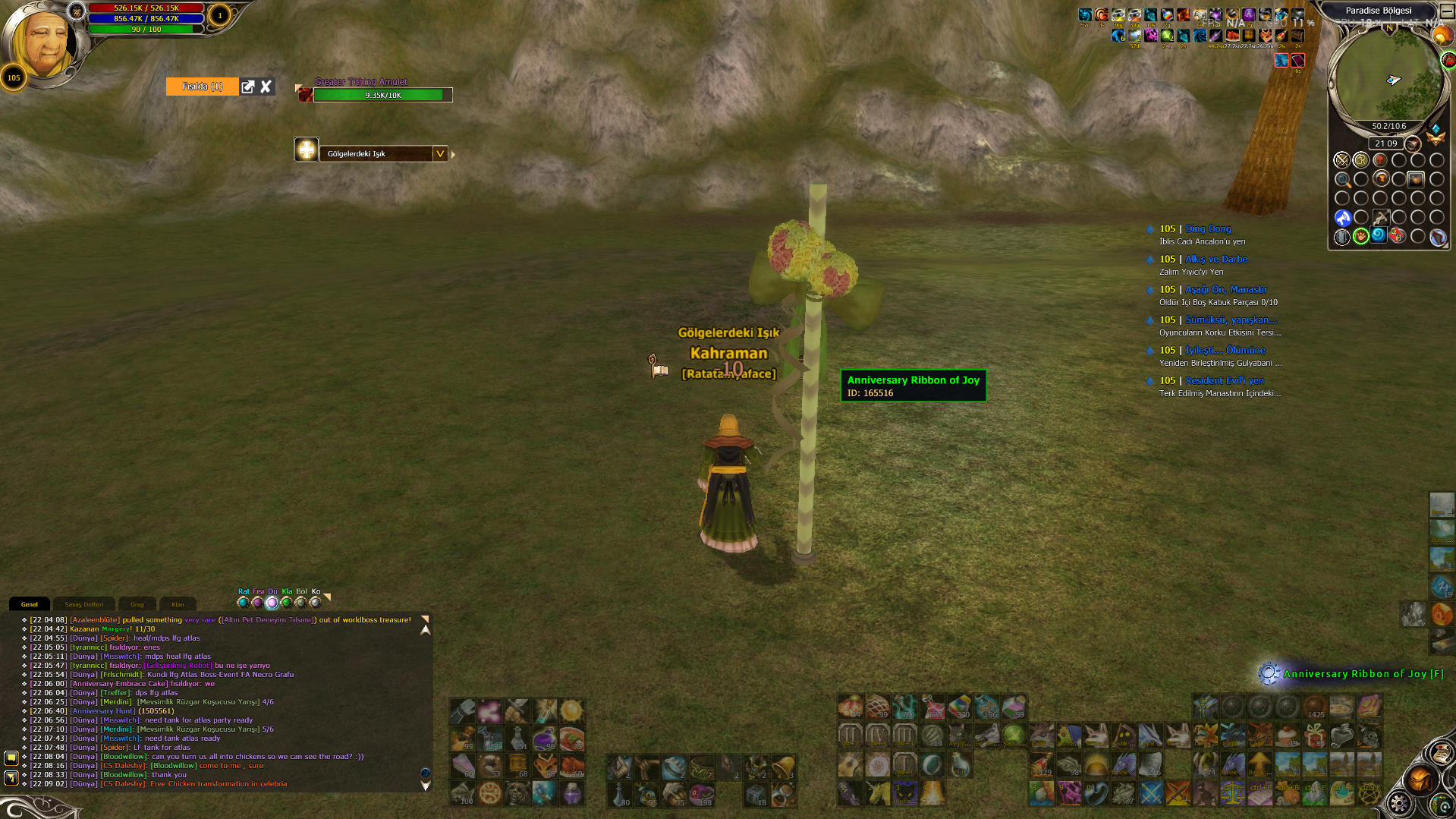The width and height of the screenshot is (1456, 819).
Task: Activate the guitar hotbar item
Action: click(x=850, y=765)
